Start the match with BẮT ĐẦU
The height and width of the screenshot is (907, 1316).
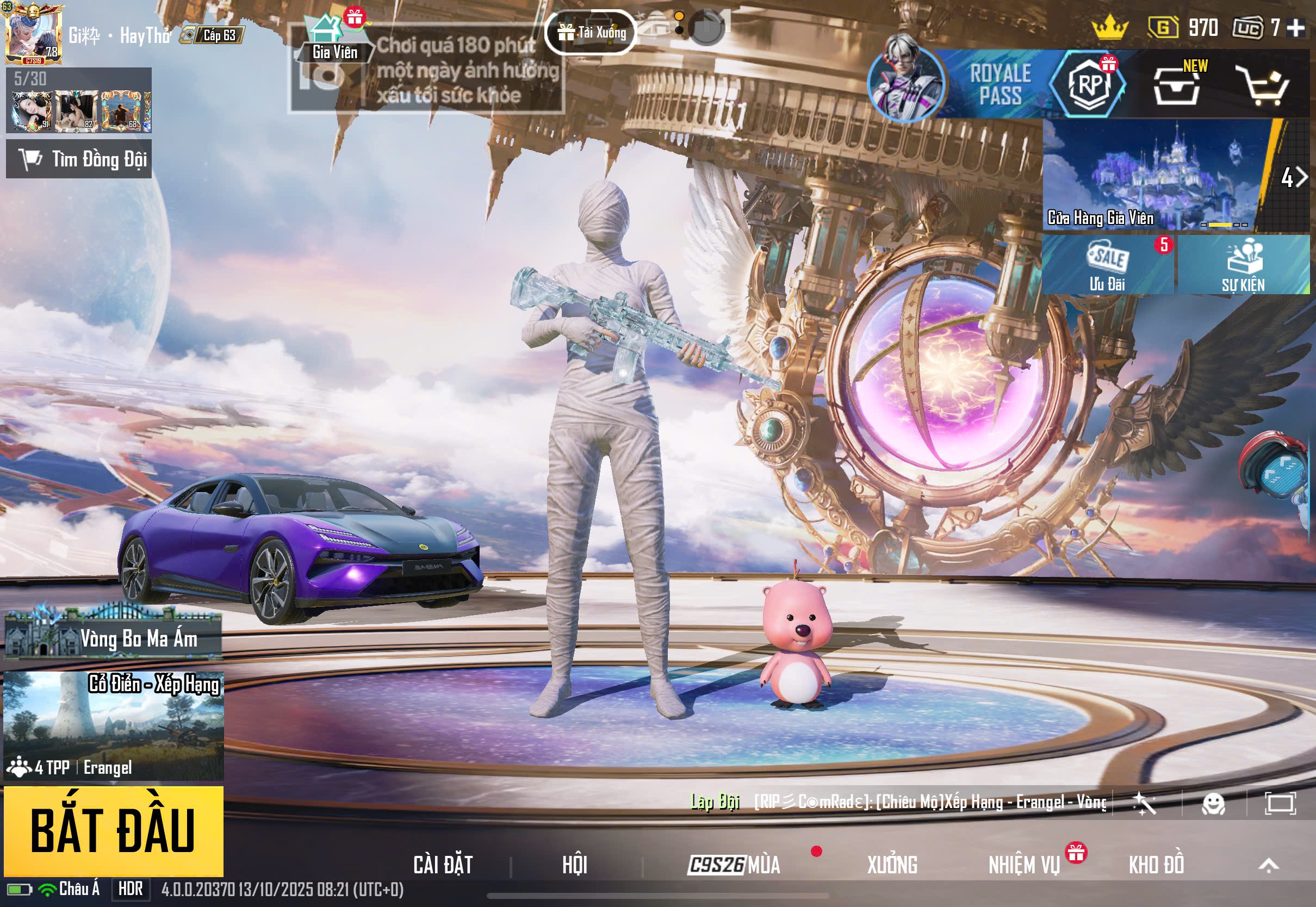click(113, 830)
